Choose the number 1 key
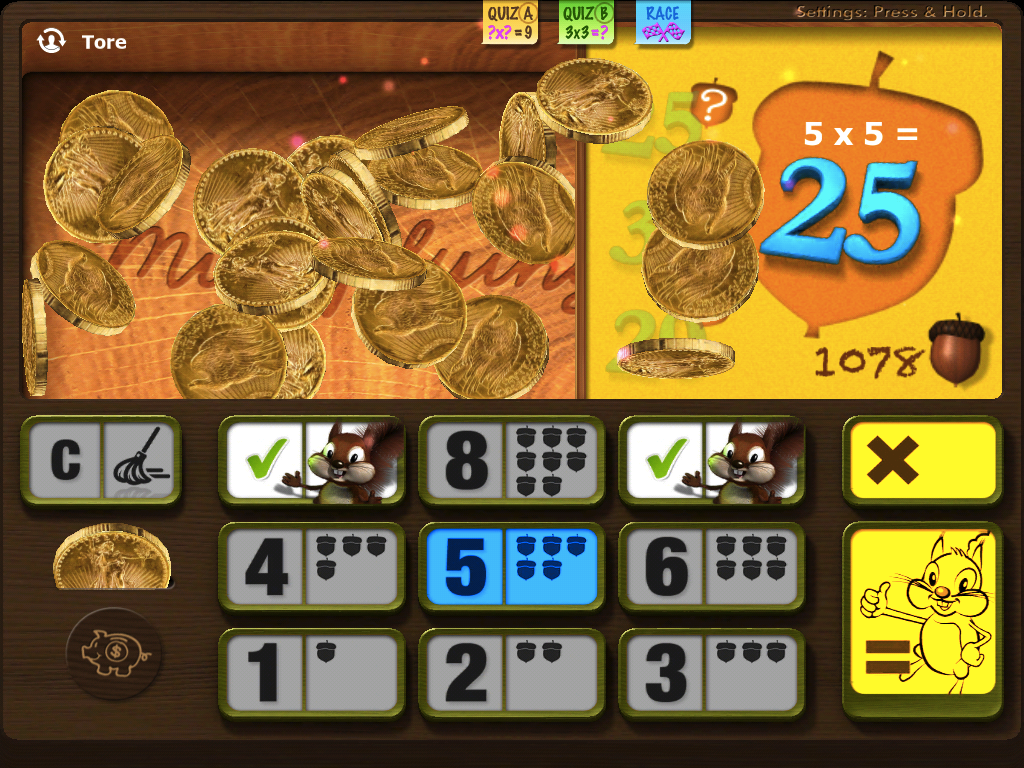Screen dimensions: 1024x768 point(311,673)
